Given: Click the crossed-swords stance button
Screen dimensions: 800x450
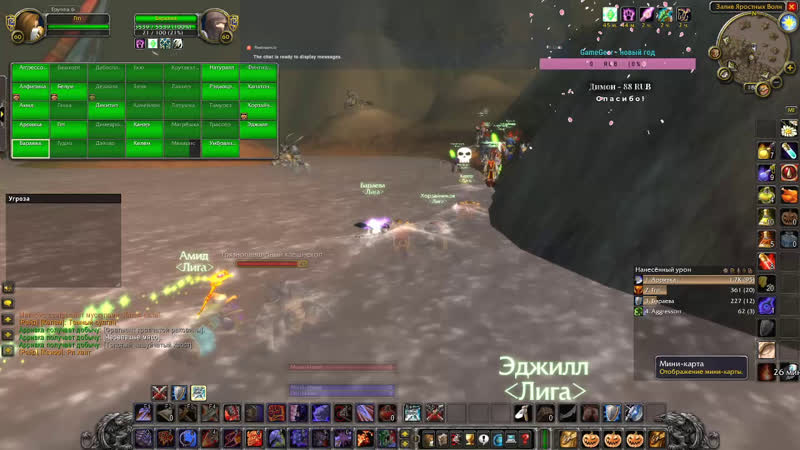Looking at the screenshot, I should tap(160, 392).
